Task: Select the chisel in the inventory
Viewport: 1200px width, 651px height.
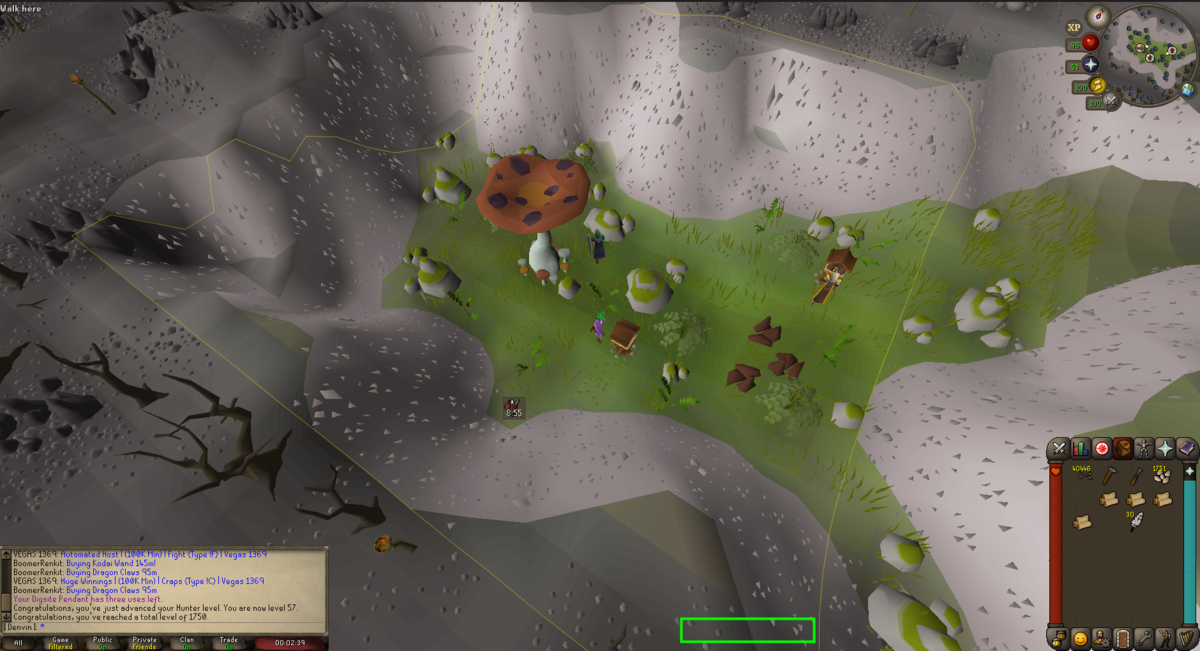Action: [x=1135, y=477]
